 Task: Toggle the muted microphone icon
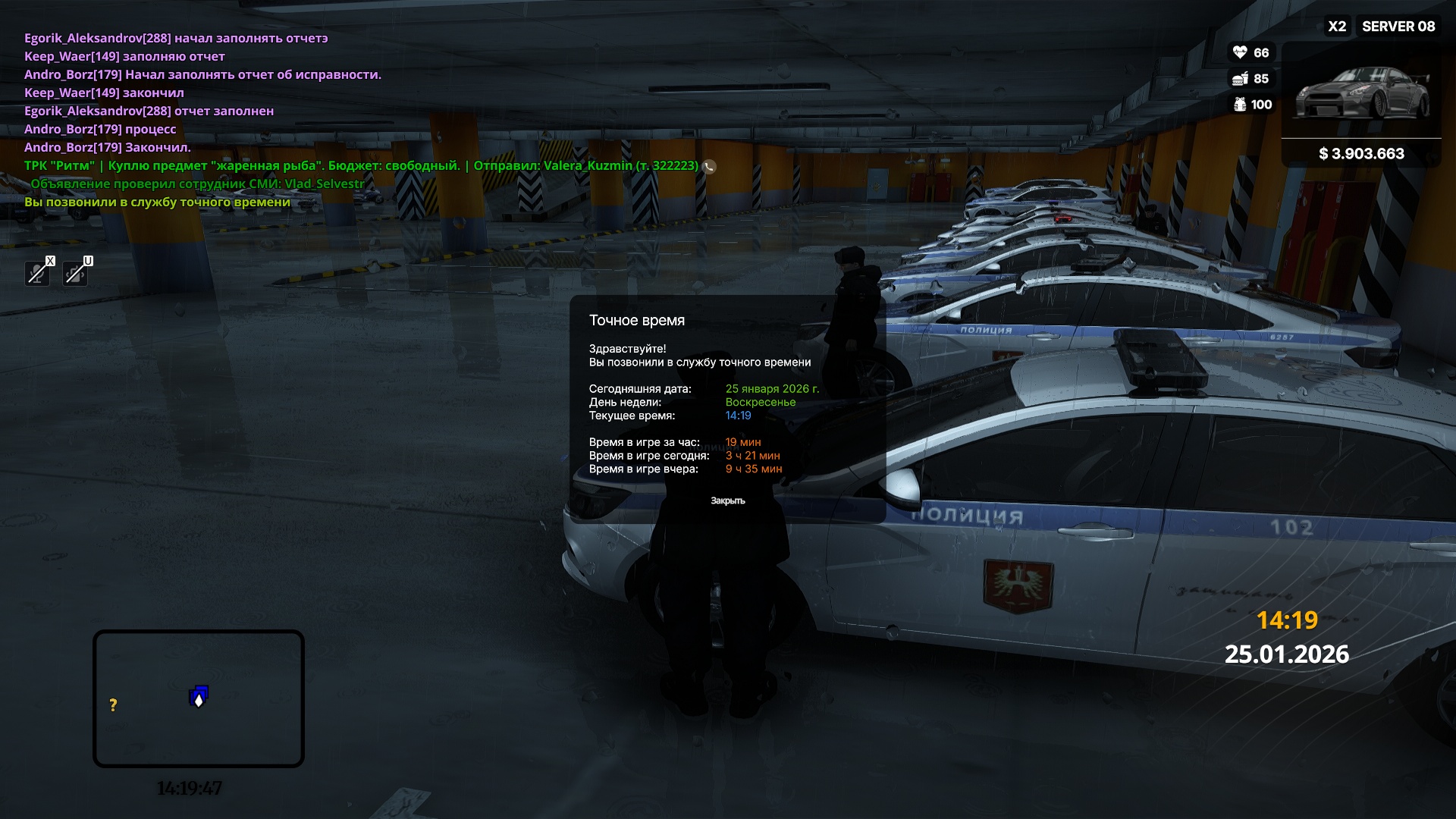click(x=37, y=273)
